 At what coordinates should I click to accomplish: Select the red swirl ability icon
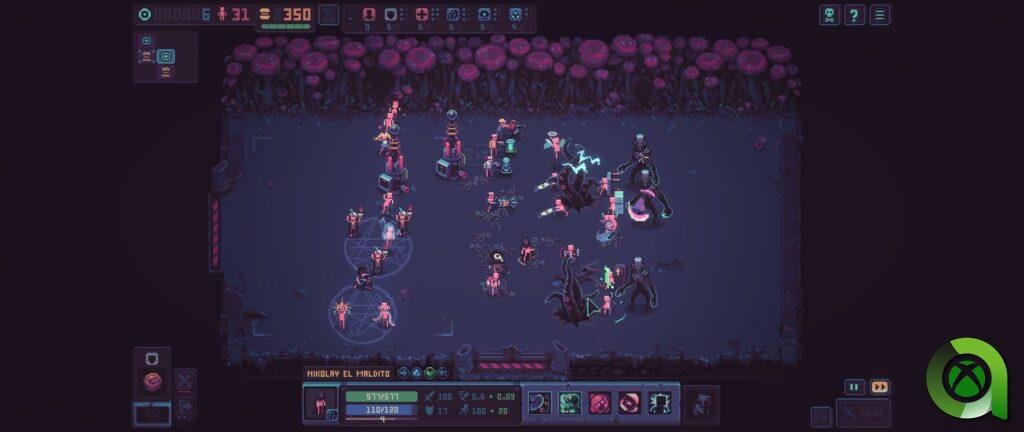click(x=630, y=403)
